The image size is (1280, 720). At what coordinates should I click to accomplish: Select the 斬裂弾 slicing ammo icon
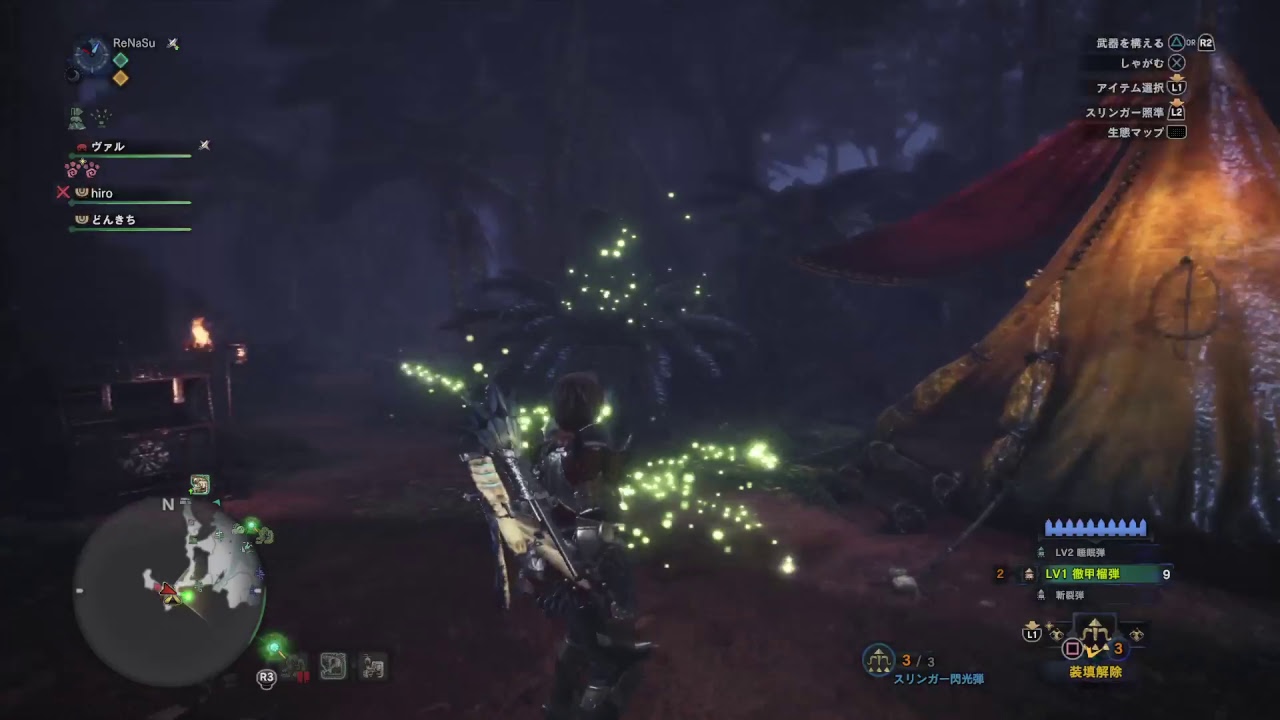tap(1042, 593)
